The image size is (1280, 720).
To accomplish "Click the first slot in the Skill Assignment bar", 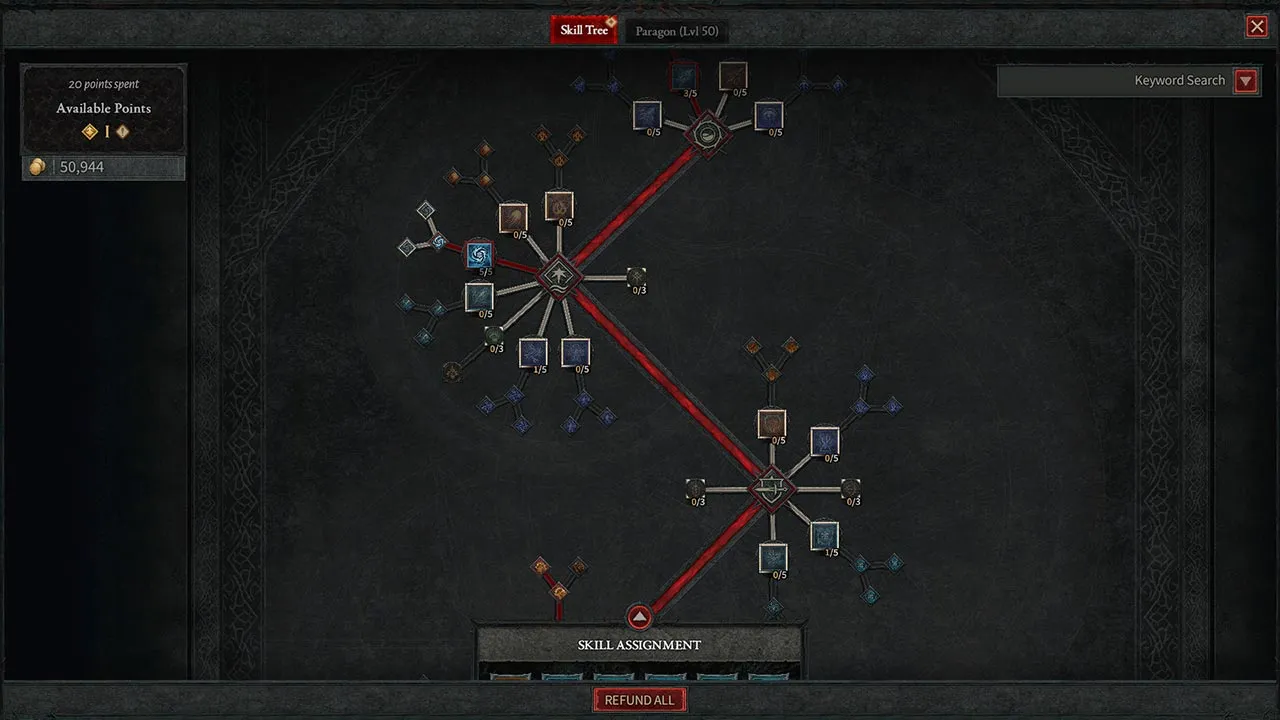I will (x=511, y=676).
